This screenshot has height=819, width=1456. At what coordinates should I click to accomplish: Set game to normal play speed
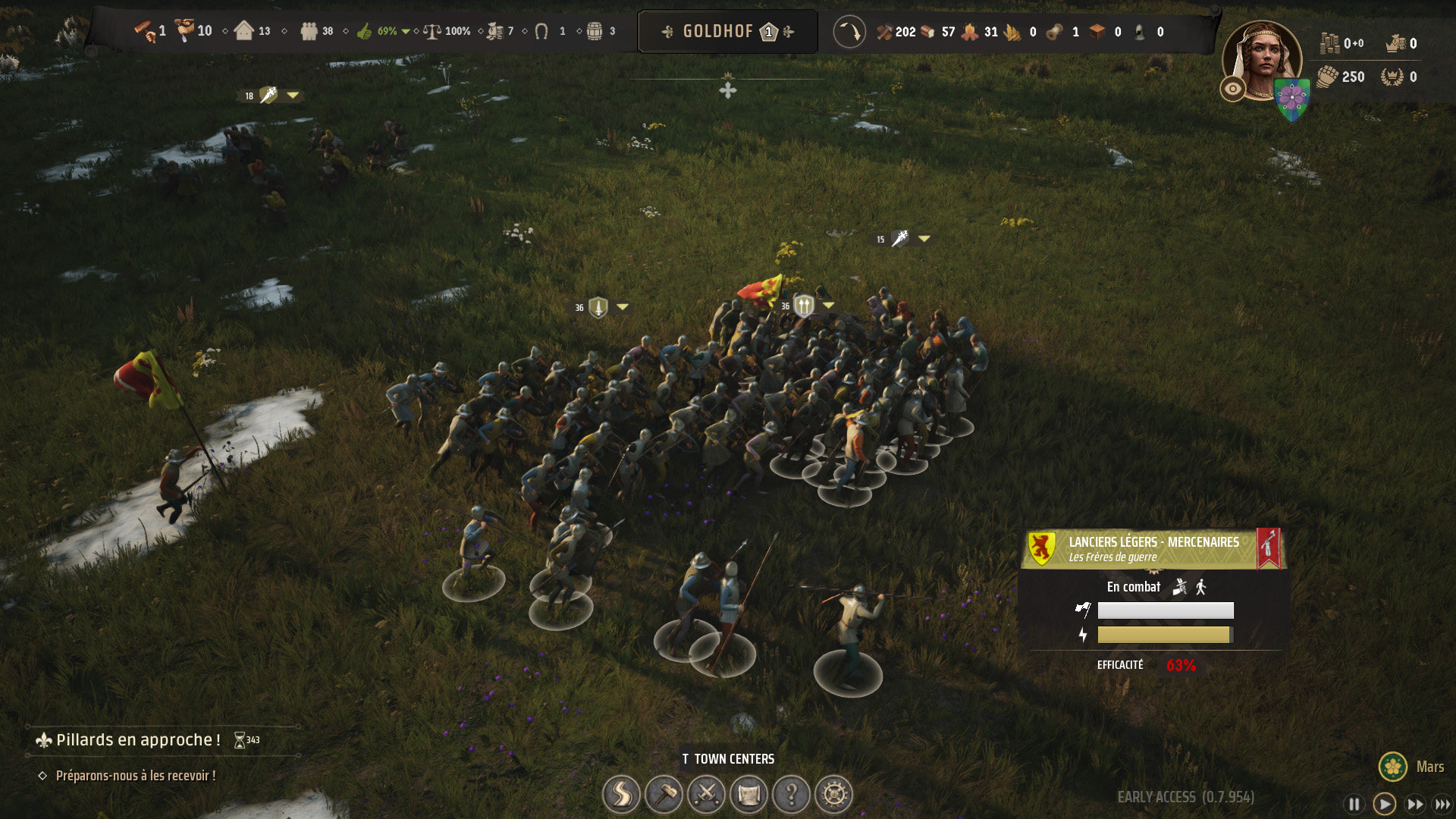1384,804
